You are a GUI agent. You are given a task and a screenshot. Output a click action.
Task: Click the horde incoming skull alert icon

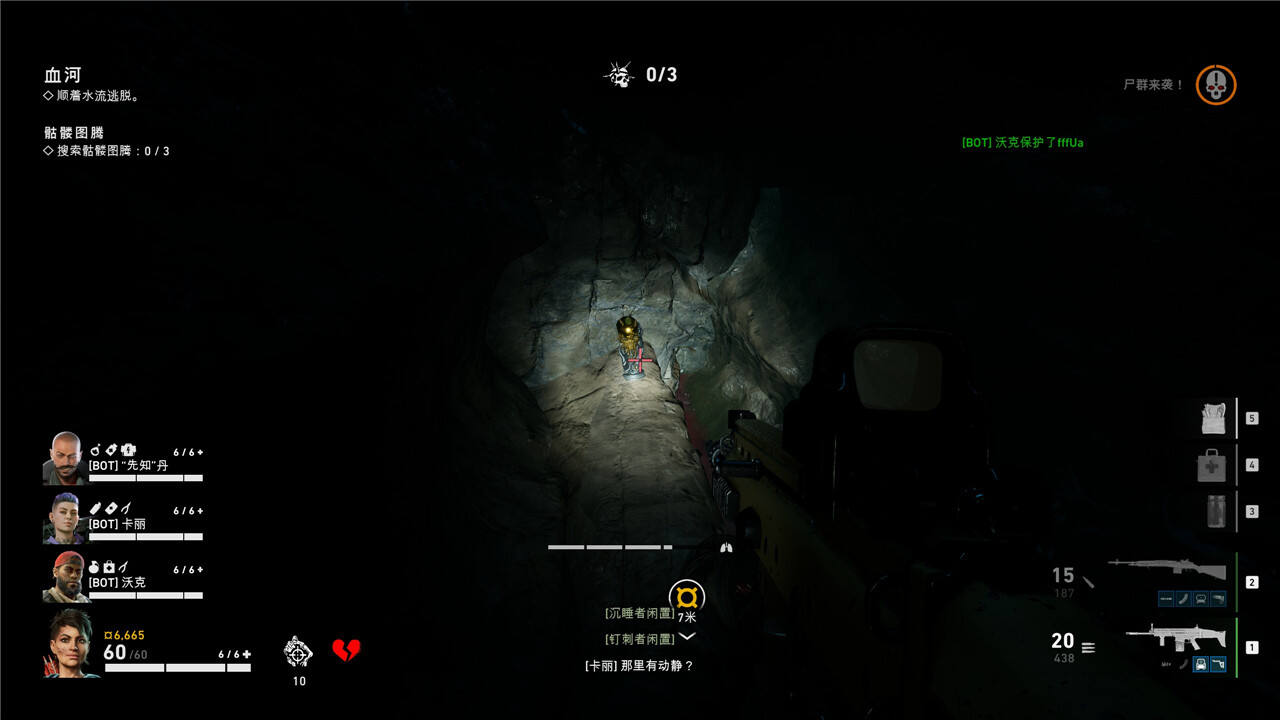point(1216,85)
